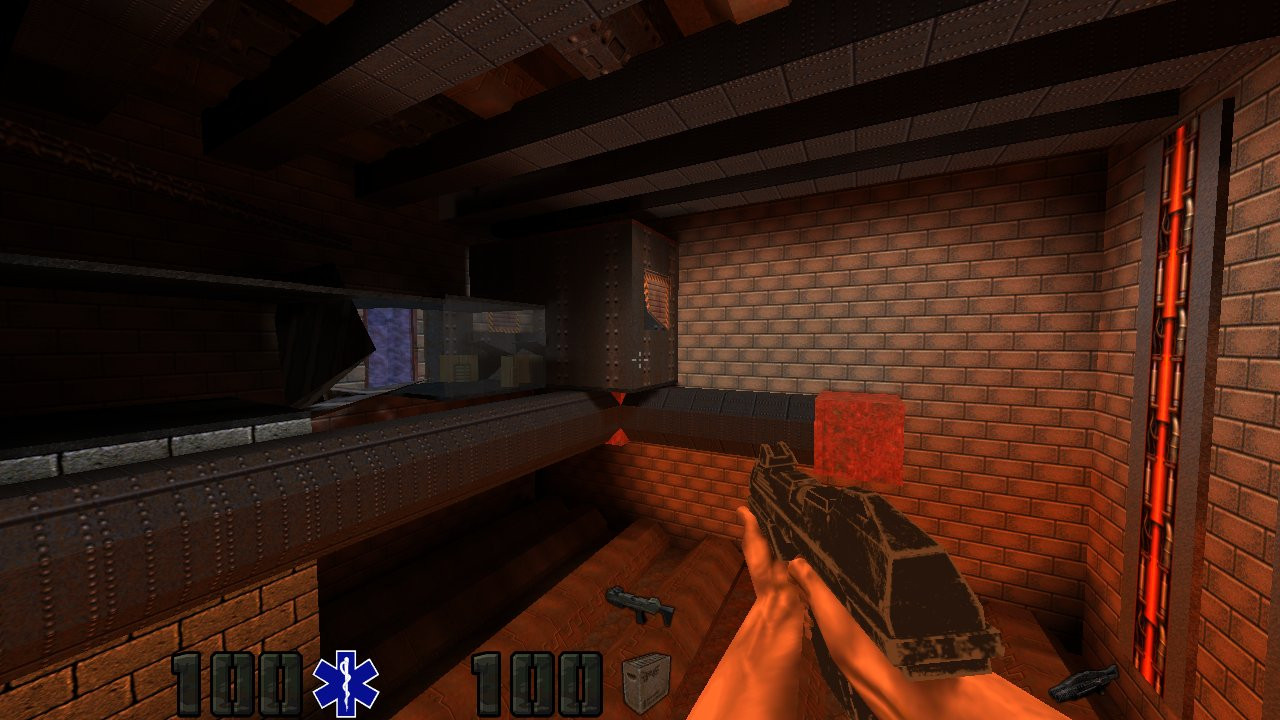Click the red warning light on the ledge

(620, 440)
